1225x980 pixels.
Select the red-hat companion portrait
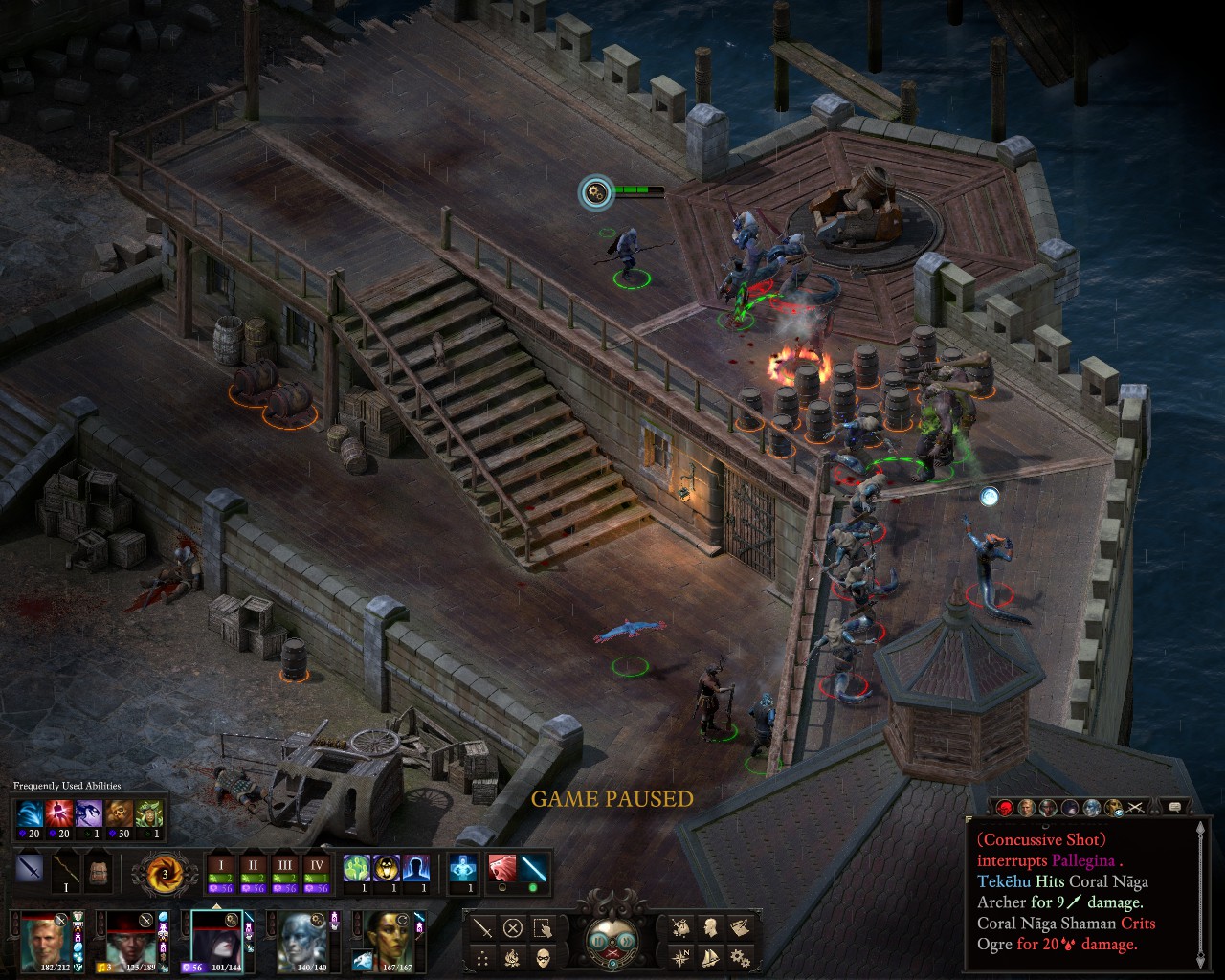coord(130,942)
